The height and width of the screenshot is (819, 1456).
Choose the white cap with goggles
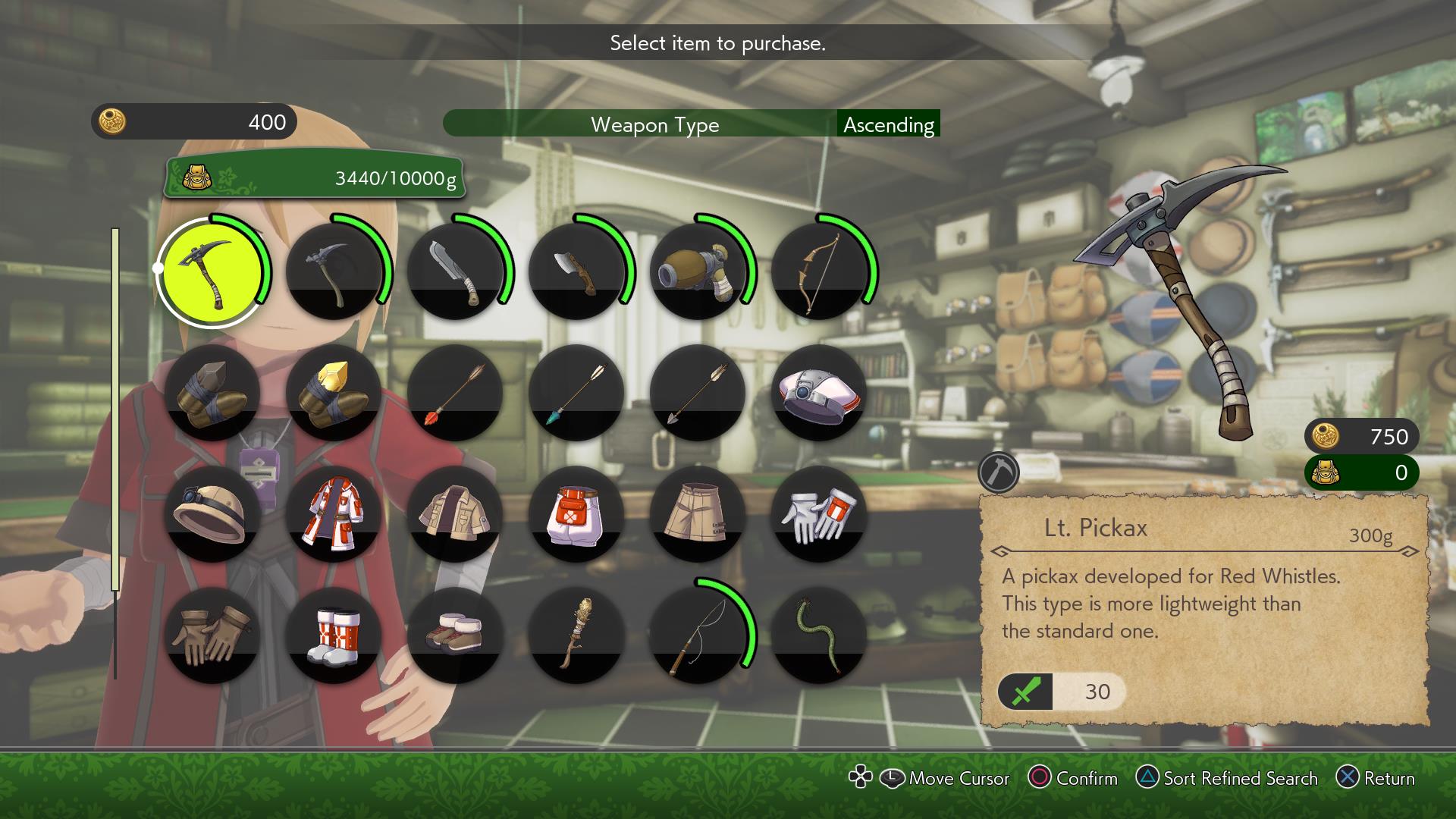click(x=819, y=393)
